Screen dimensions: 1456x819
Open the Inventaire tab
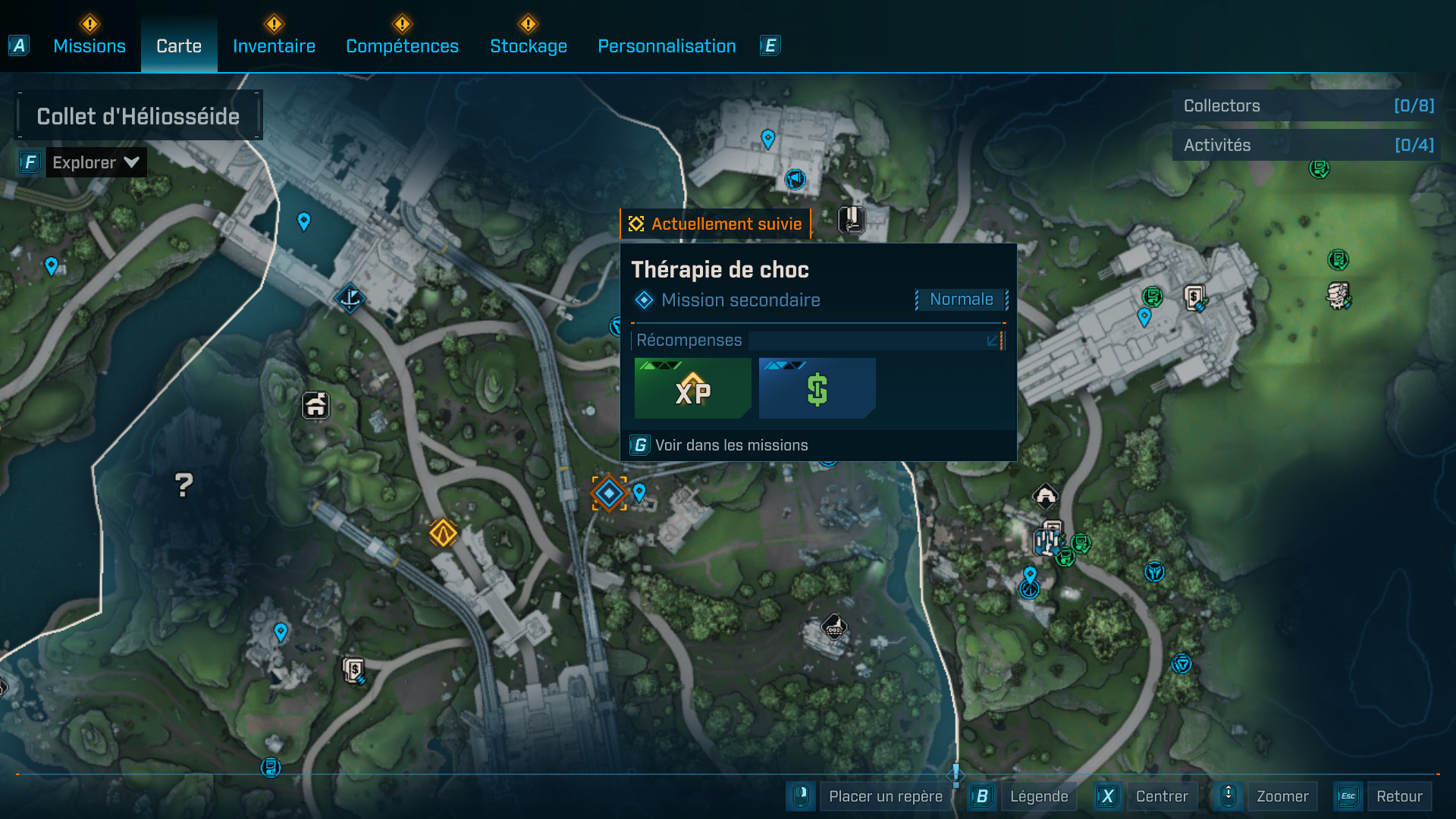click(x=274, y=46)
